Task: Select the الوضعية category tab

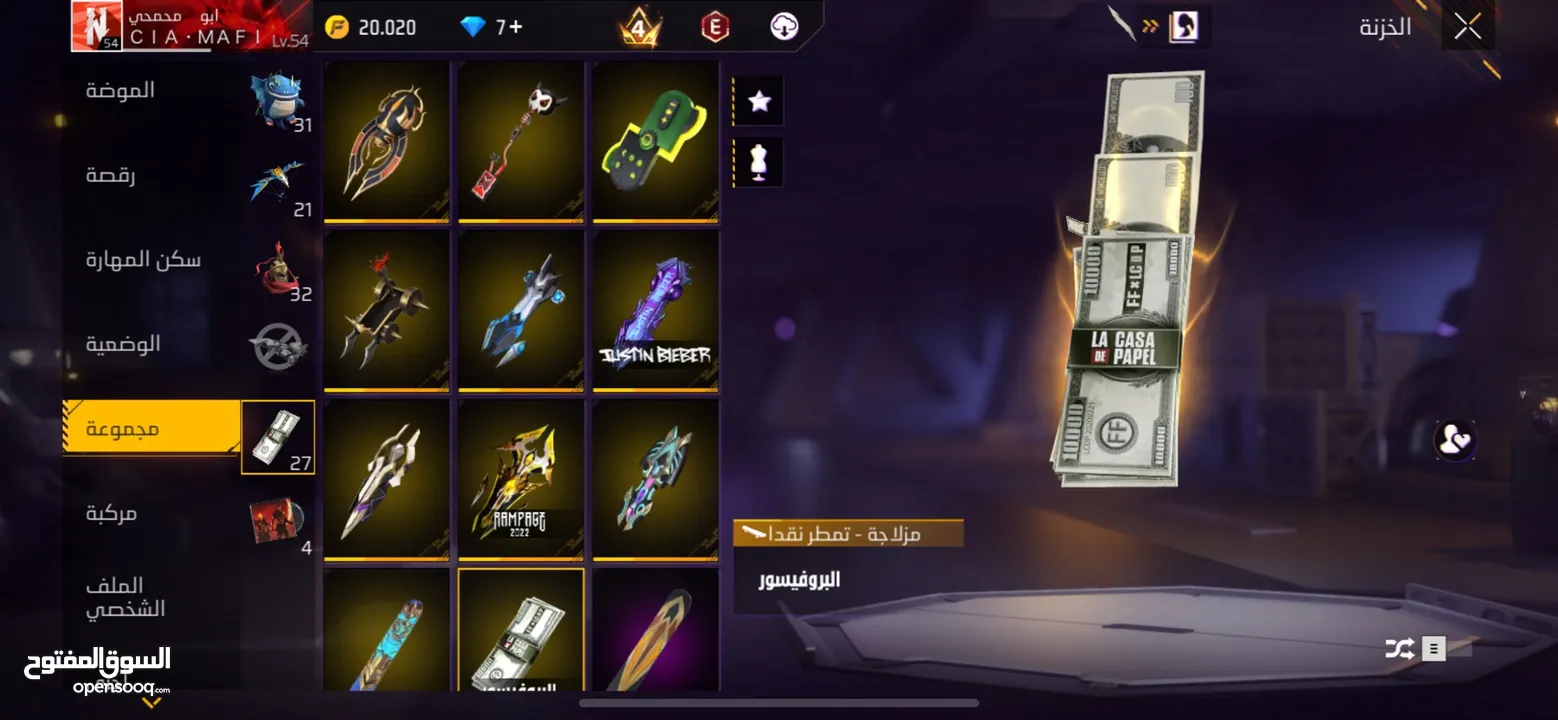Action: [123, 344]
